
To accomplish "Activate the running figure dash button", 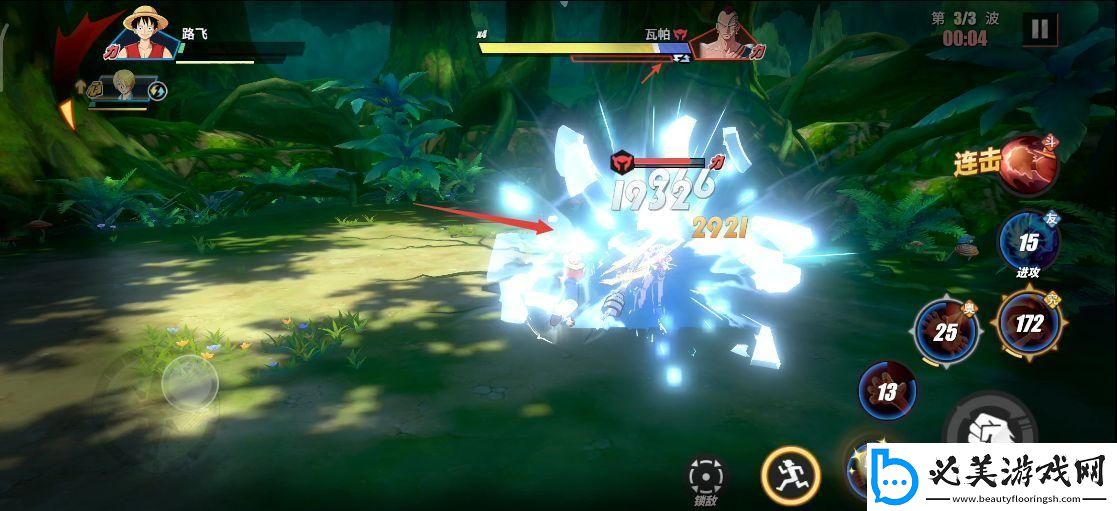I will pos(790,474).
